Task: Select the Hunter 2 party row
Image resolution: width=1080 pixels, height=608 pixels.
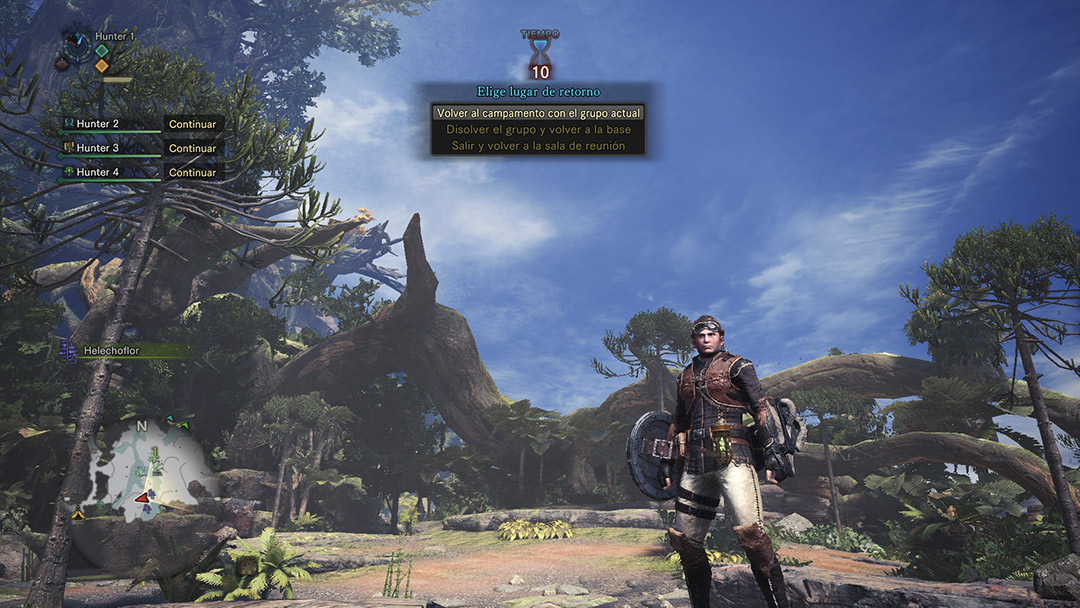Action: [140, 124]
